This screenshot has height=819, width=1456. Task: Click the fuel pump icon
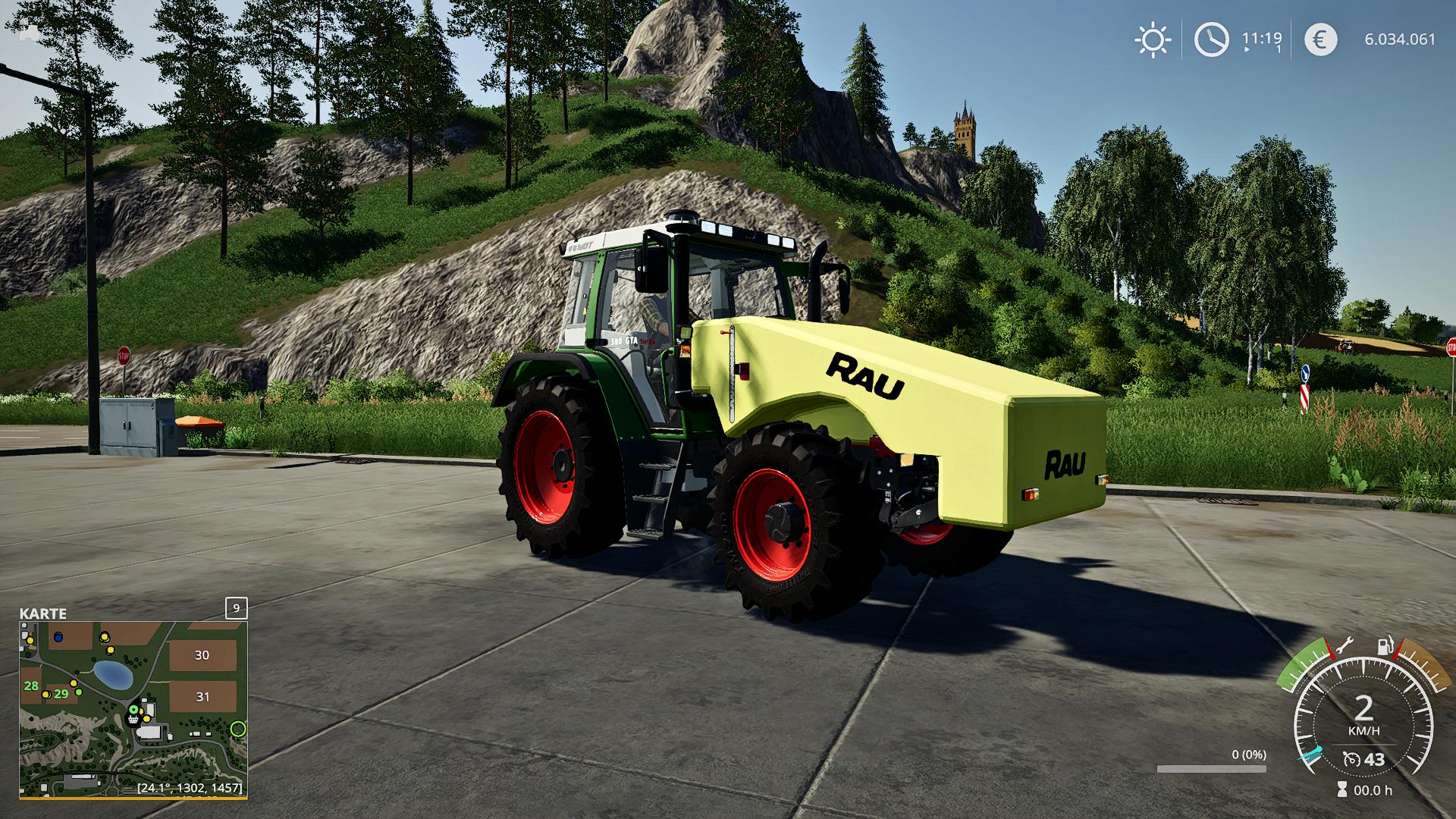(1385, 647)
